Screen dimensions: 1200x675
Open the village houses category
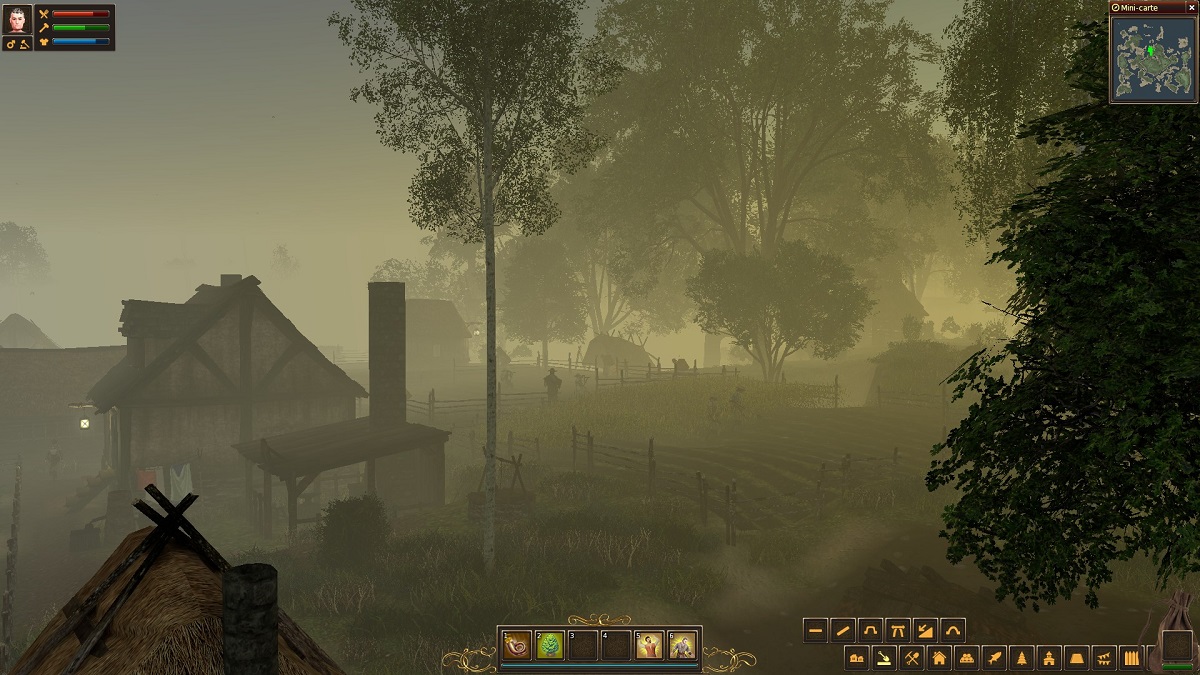(x=857, y=658)
